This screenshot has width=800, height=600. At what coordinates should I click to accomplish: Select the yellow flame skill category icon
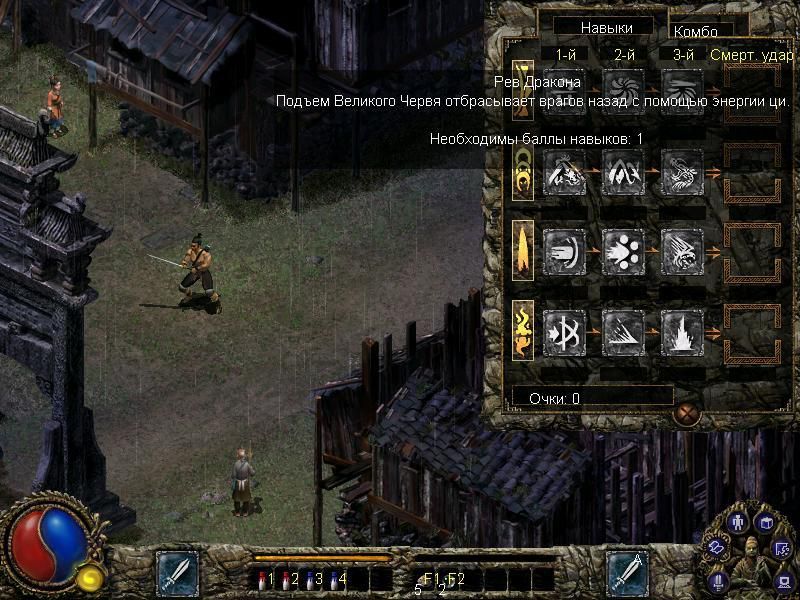pos(521,332)
